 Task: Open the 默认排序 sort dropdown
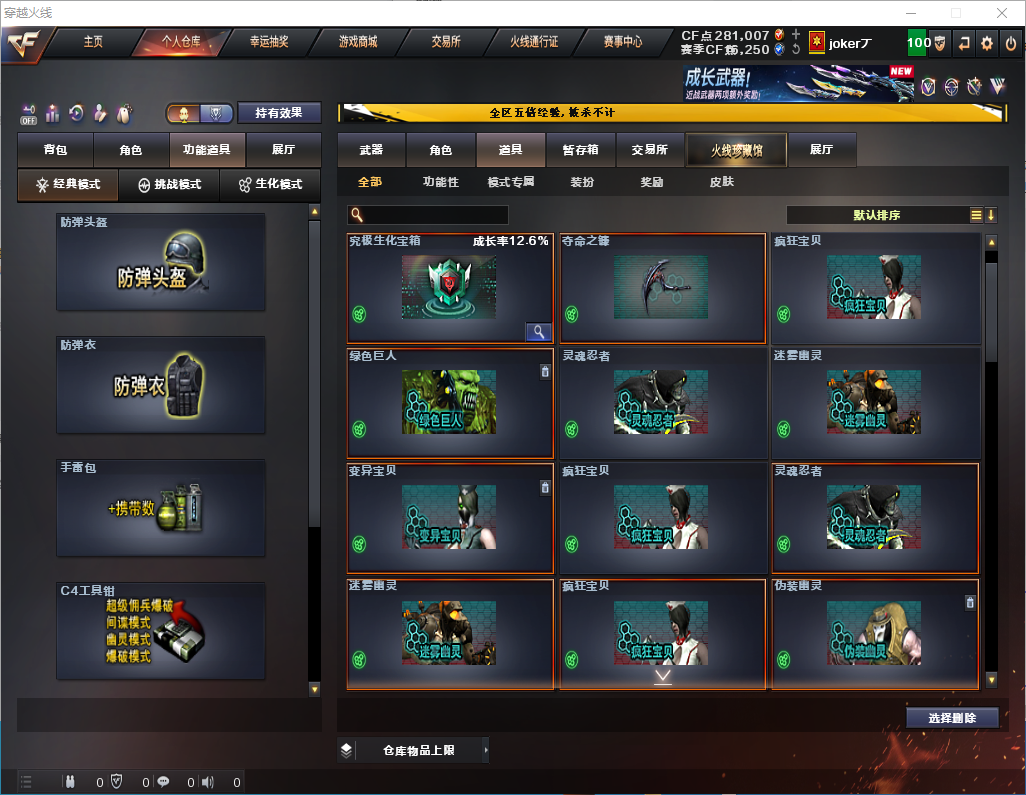coord(876,215)
